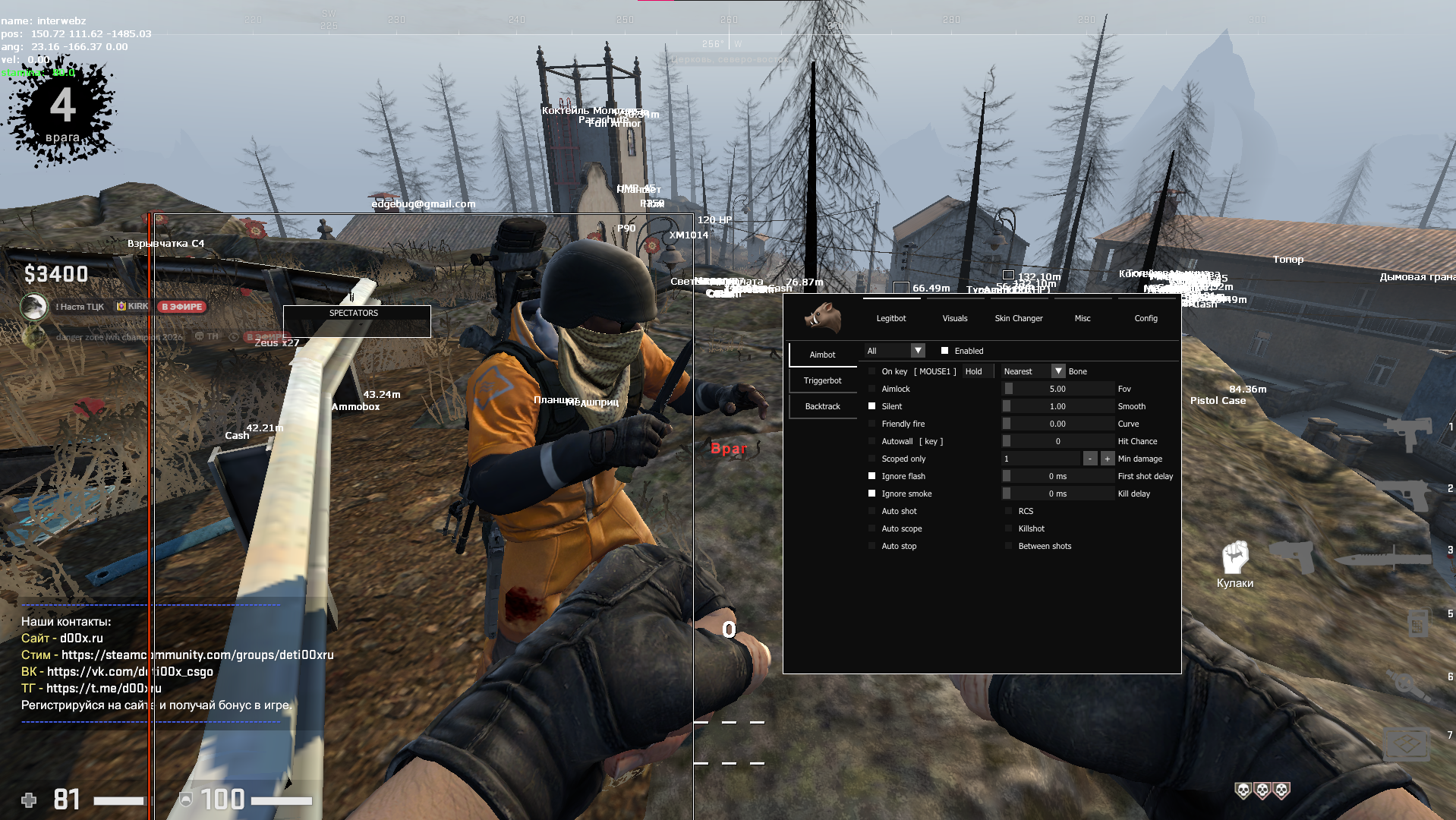Click the KIRK badge next to streamer name

coord(130,306)
